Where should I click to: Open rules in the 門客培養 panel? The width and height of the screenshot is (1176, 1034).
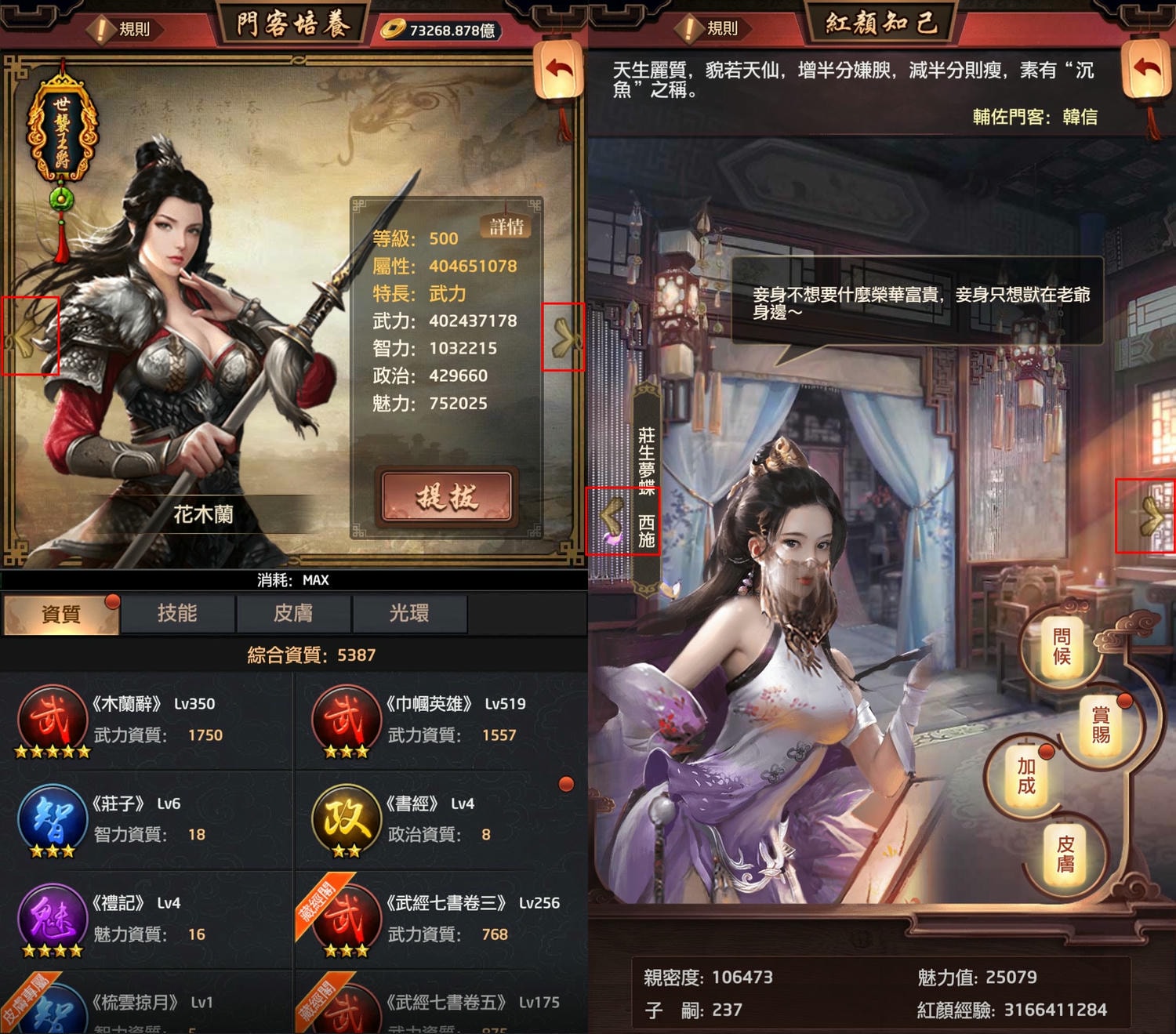(x=124, y=30)
